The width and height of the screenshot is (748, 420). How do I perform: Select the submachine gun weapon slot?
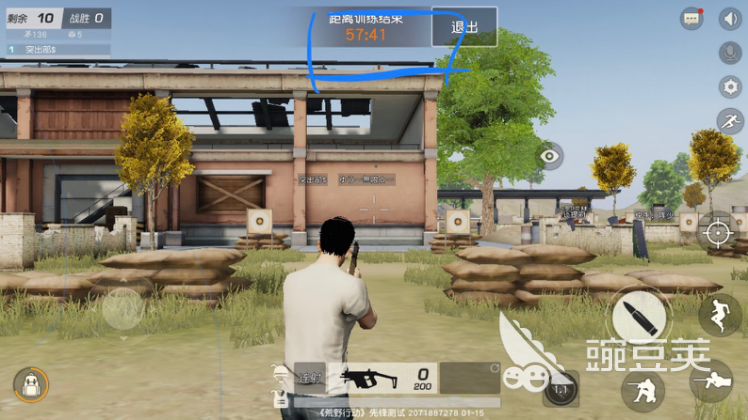[372, 377]
